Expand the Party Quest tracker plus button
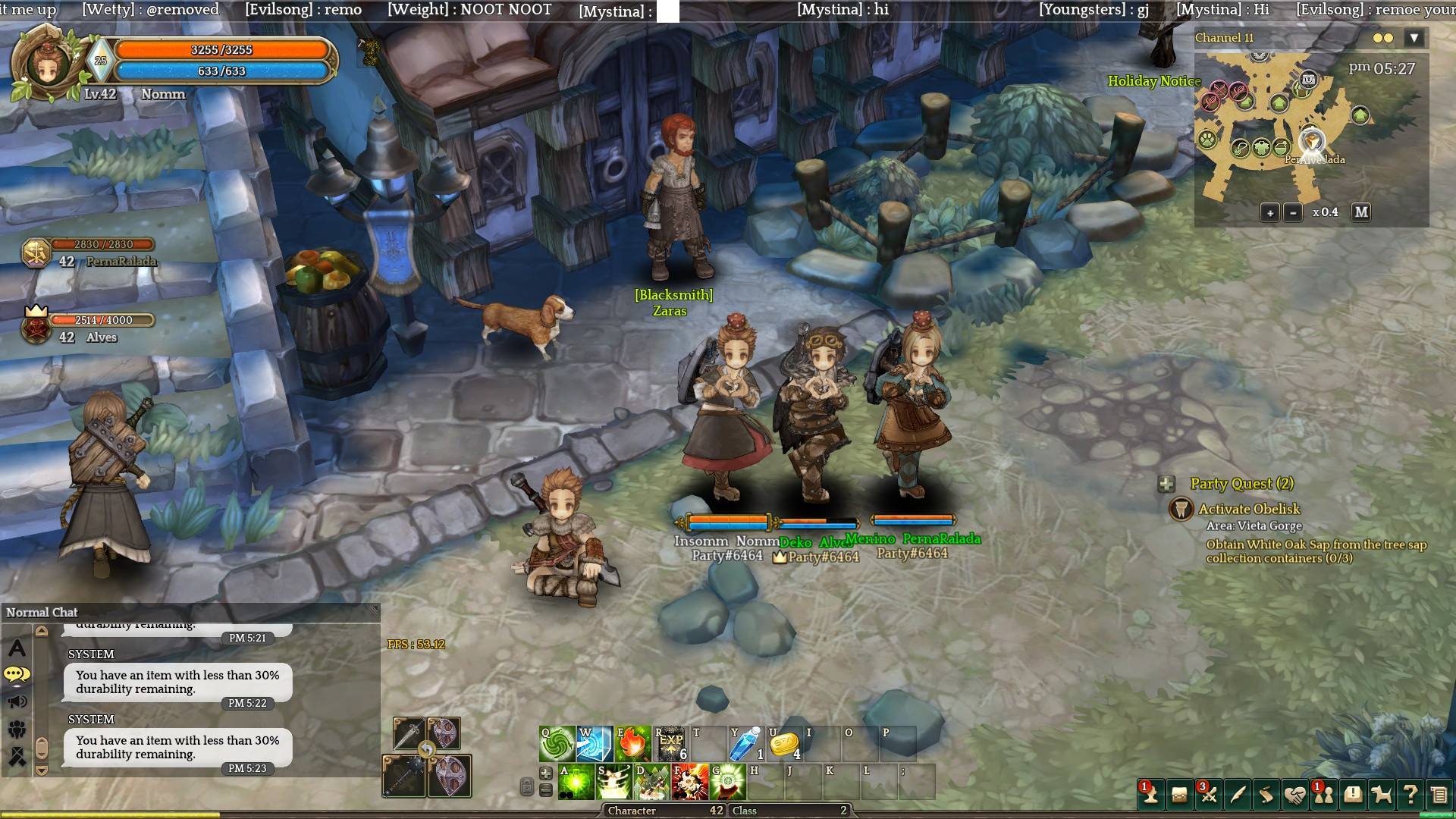 (x=1166, y=484)
